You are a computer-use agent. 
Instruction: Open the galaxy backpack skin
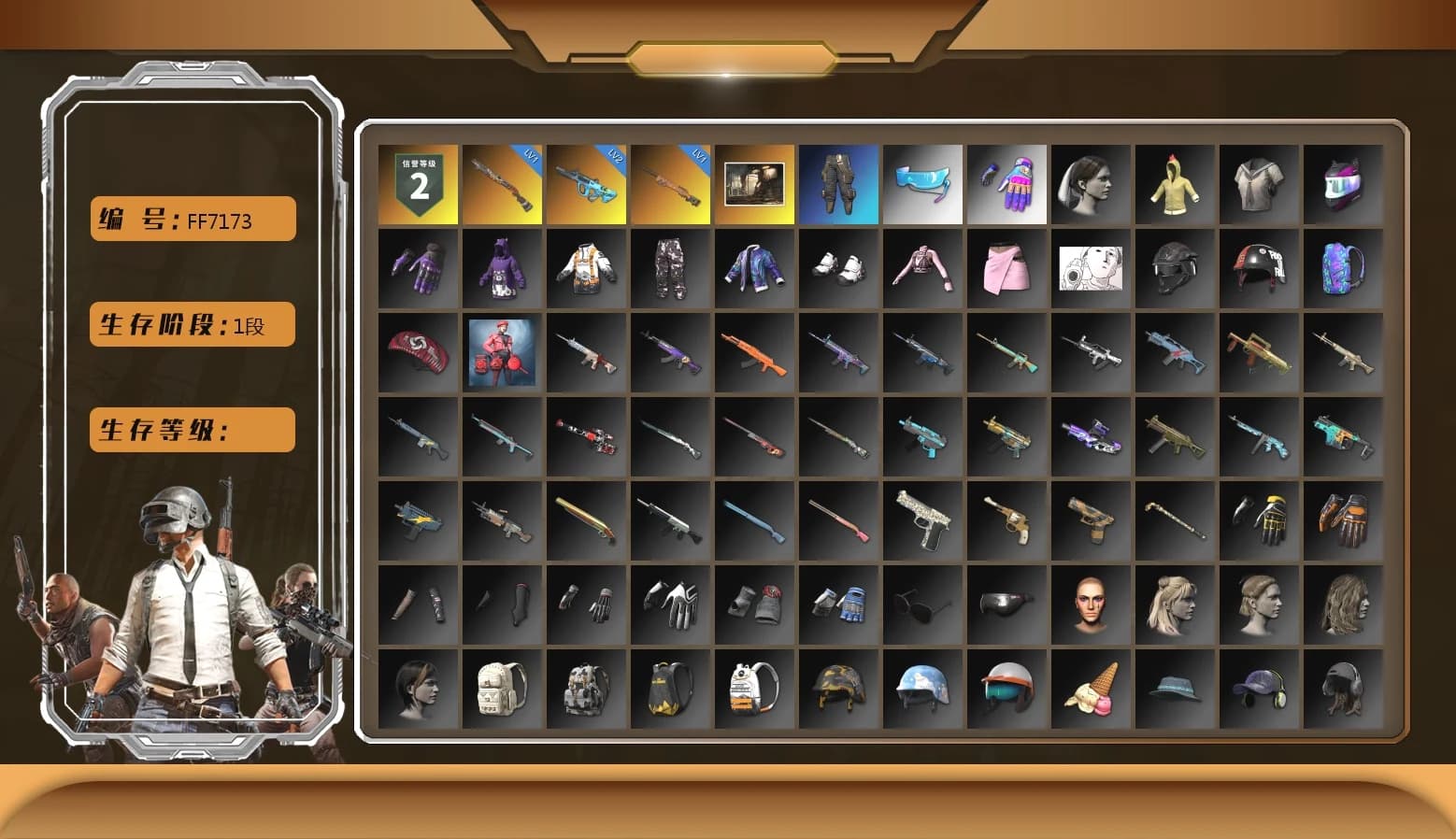(x=1343, y=269)
